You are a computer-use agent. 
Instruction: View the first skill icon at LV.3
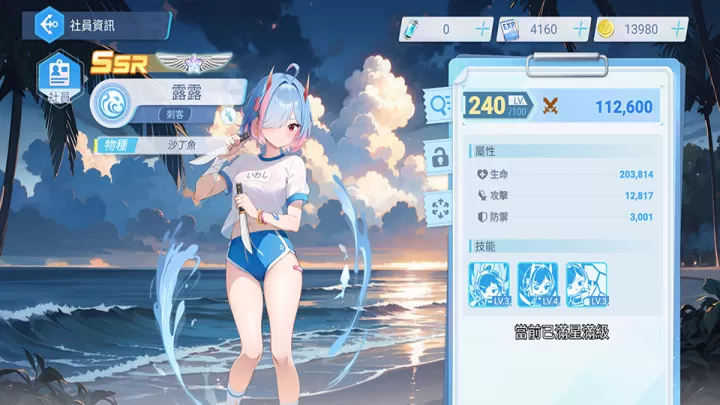coord(490,283)
